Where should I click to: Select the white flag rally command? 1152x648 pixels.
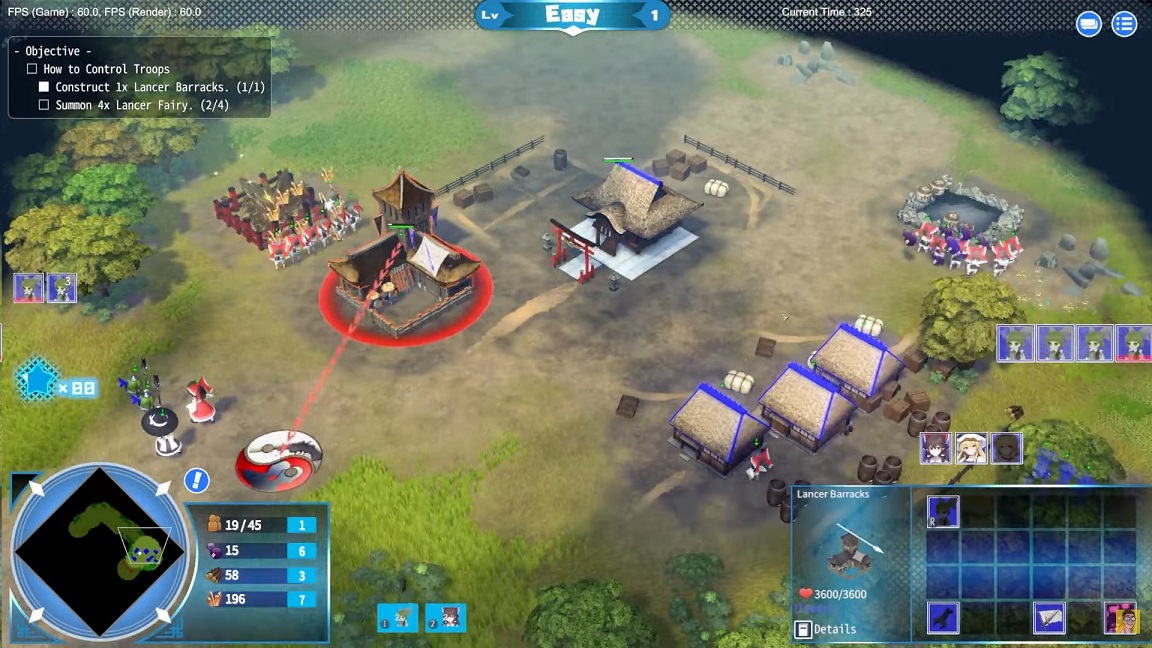tap(1048, 617)
